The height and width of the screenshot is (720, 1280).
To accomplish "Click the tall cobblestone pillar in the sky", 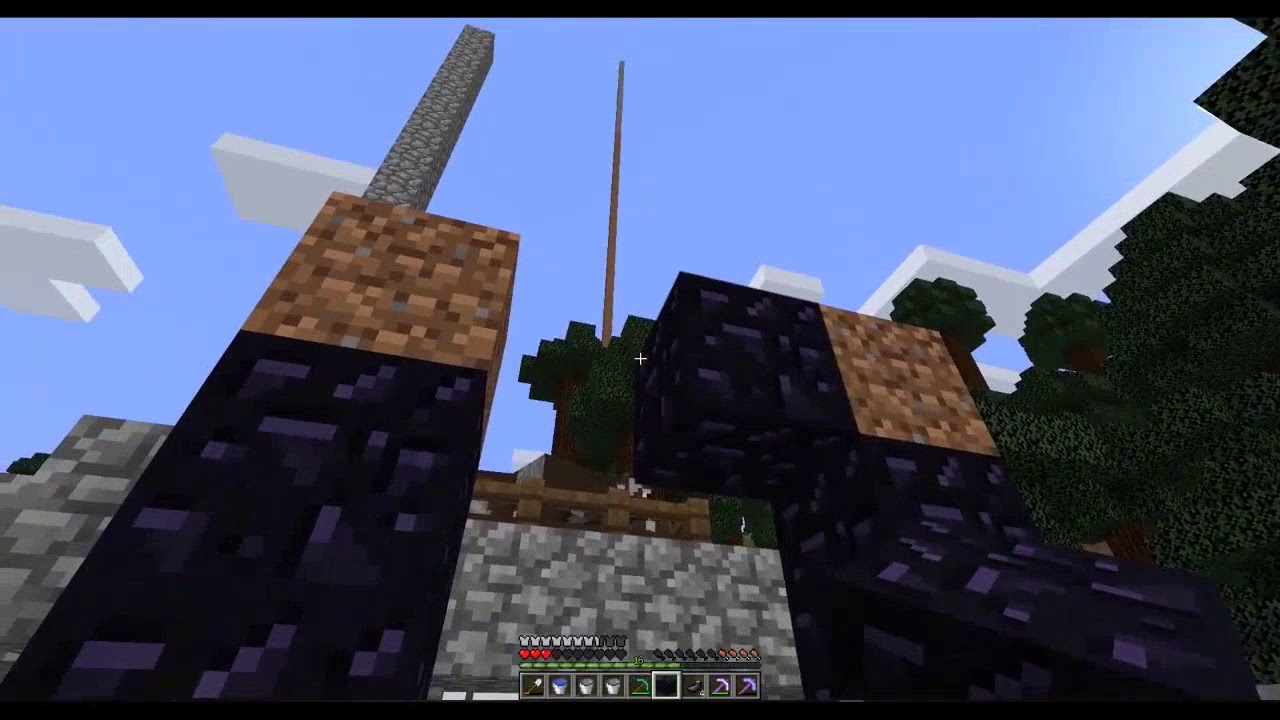I will 440,110.
